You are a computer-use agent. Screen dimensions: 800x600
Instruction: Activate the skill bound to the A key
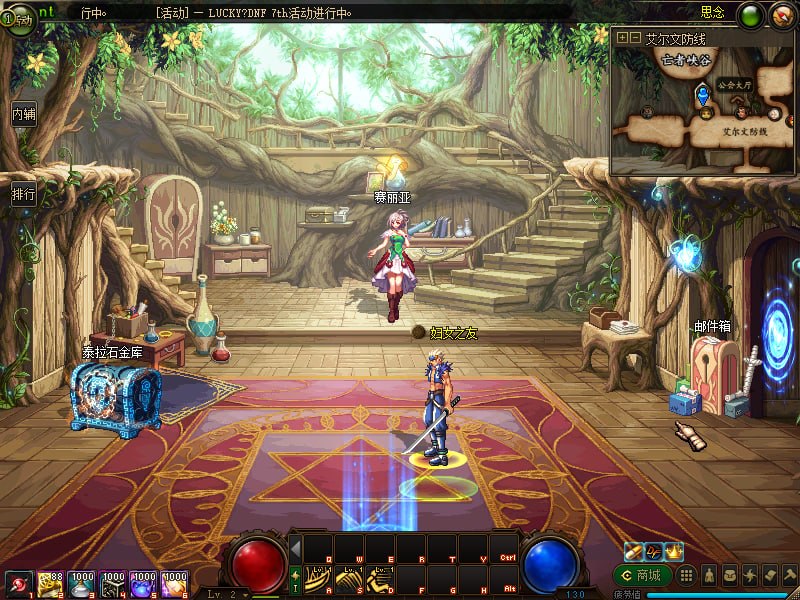click(320, 579)
